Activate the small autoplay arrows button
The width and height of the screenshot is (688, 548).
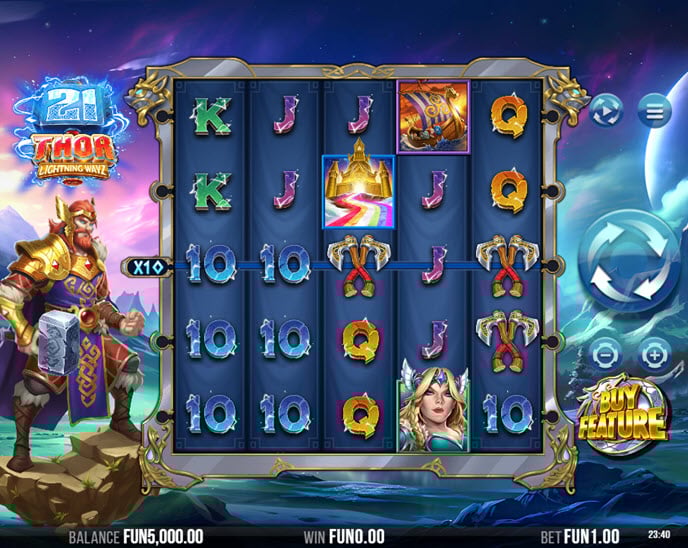tap(605, 112)
